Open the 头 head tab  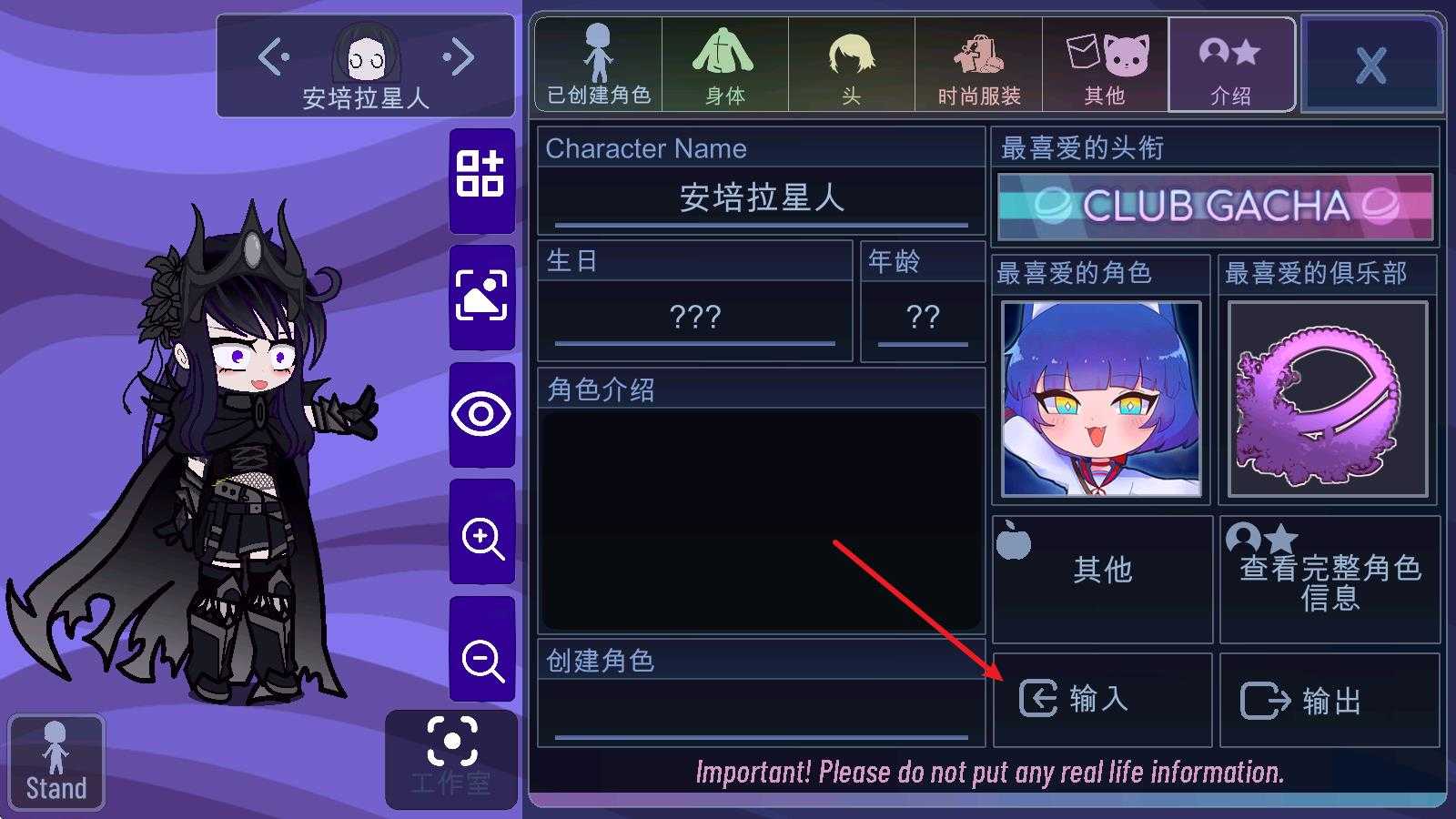(x=851, y=66)
